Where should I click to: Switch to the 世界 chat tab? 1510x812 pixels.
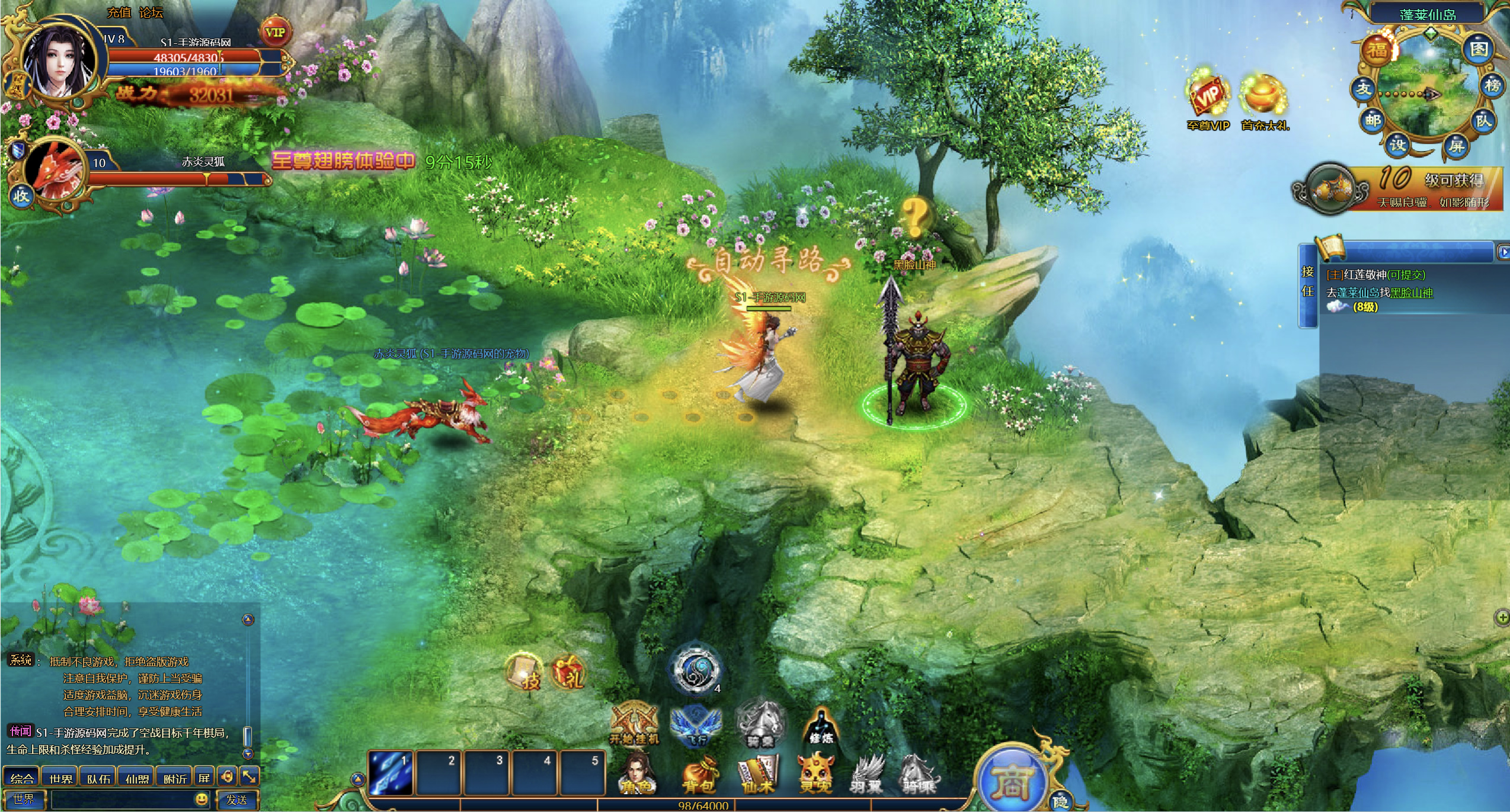click(60, 778)
